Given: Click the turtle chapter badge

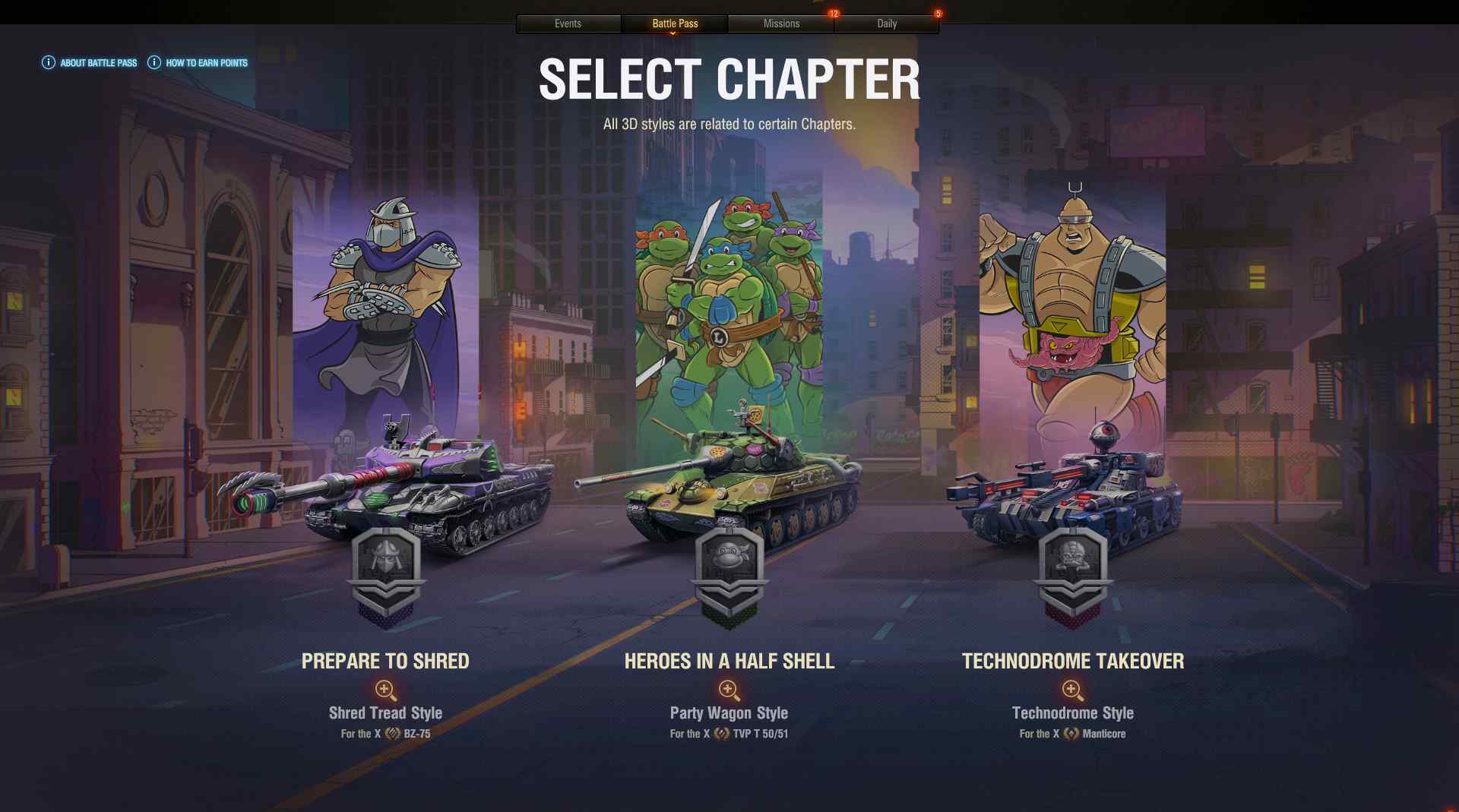Looking at the screenshot, I should coord(729,574).
